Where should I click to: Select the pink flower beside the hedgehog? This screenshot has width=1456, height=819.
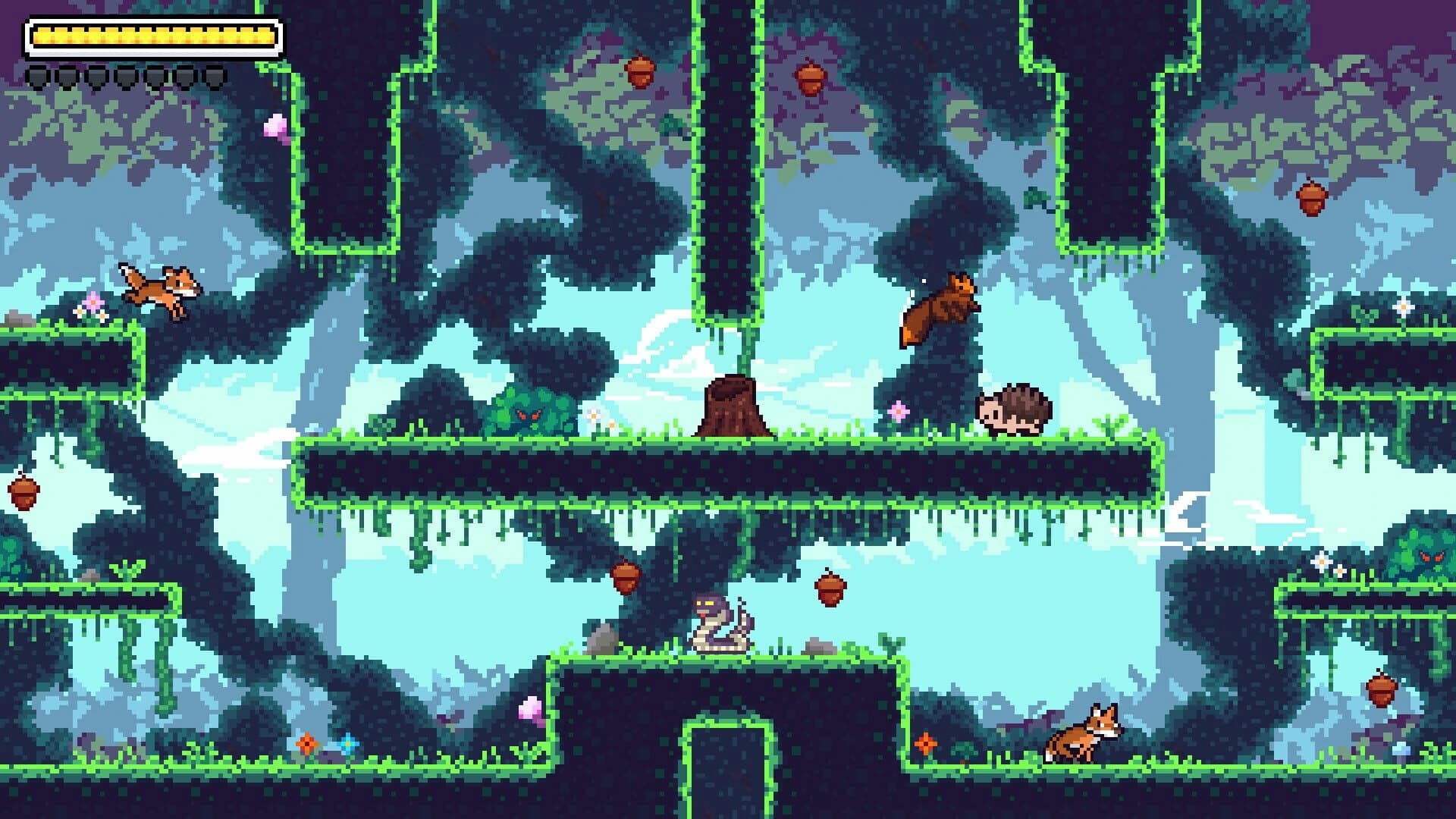pos(899,410)
